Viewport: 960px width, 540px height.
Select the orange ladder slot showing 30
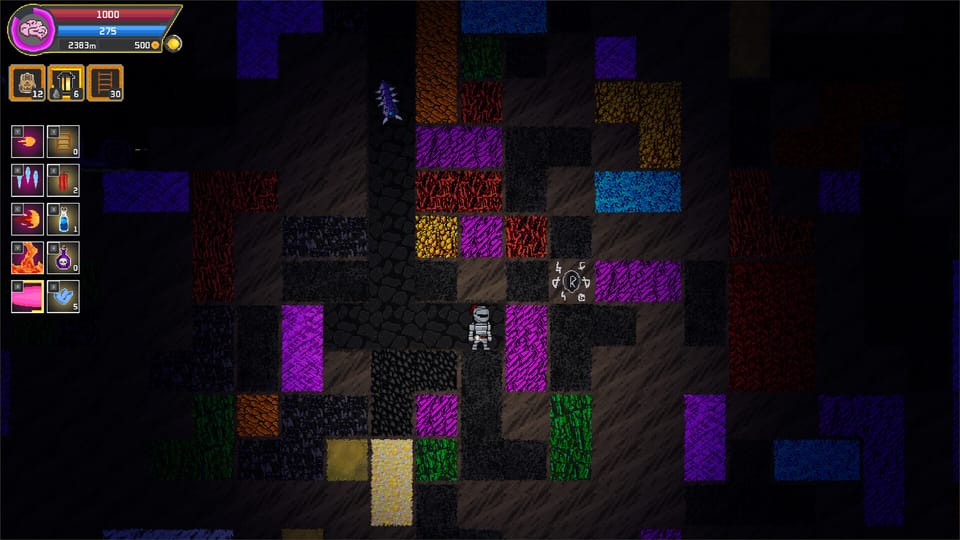coord(105,82)
